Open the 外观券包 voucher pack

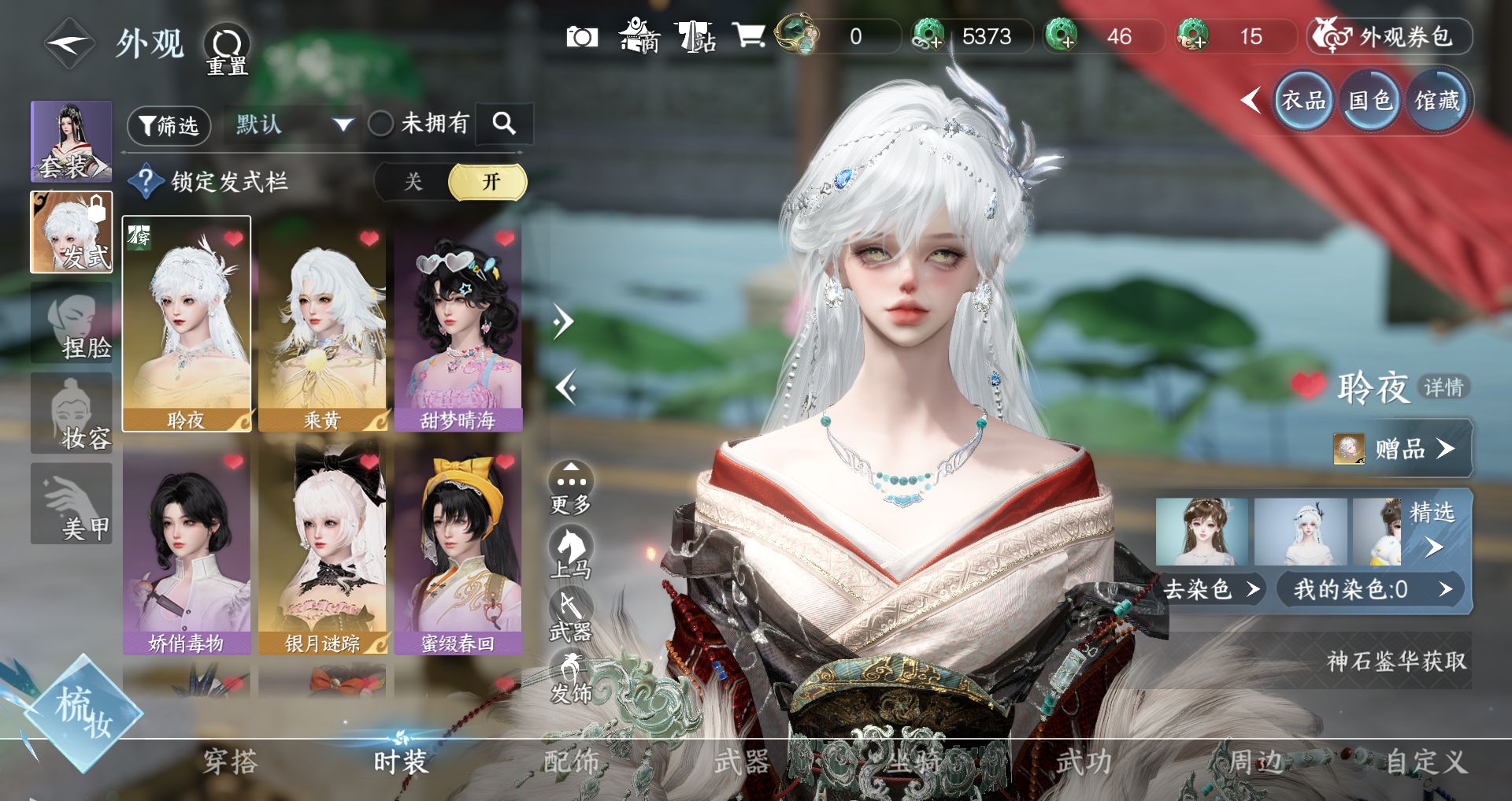(1390, 36)
